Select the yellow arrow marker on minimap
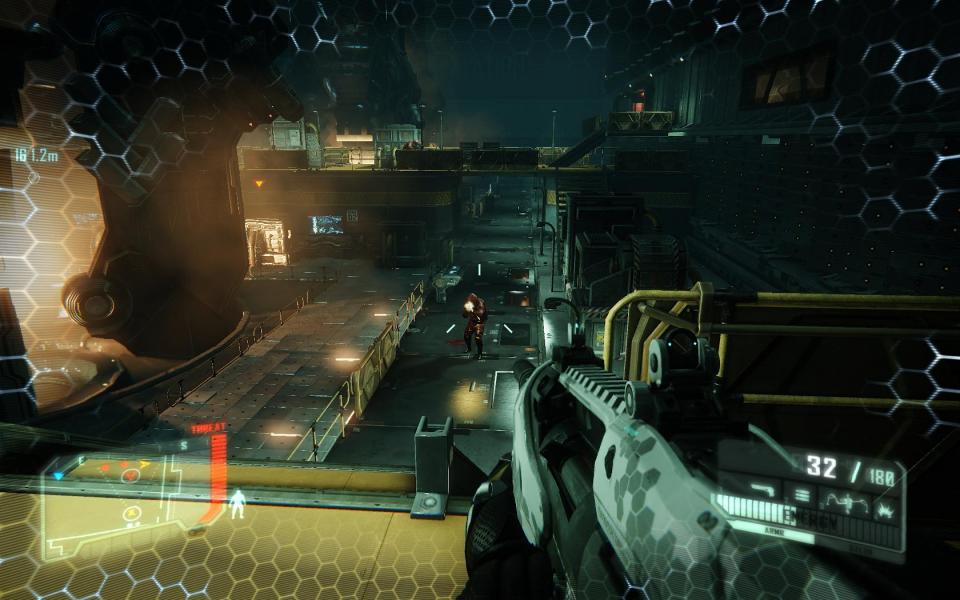The image size is (960, 600). [145, 464]
